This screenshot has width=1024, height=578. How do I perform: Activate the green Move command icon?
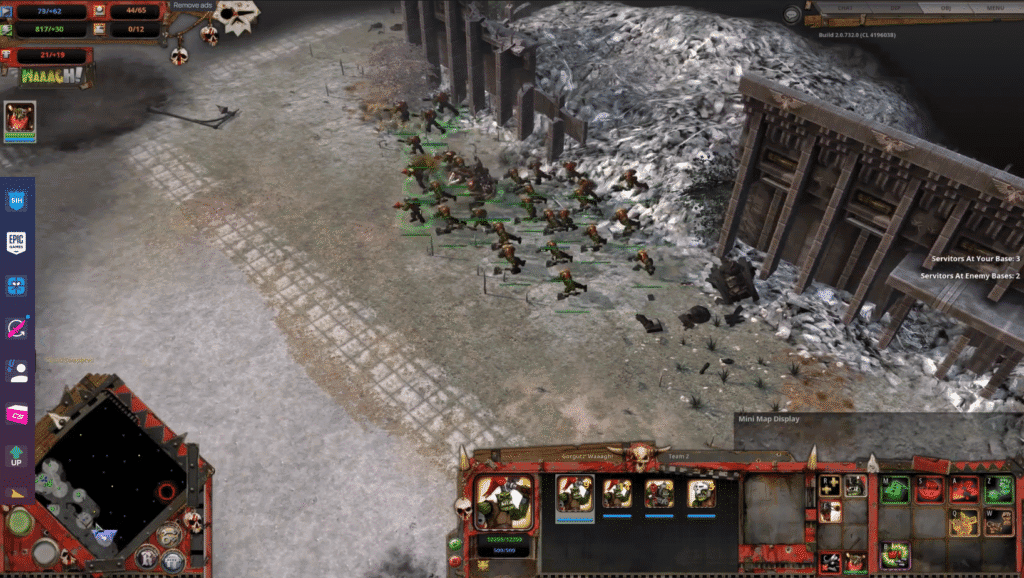(x=895, y=490)
